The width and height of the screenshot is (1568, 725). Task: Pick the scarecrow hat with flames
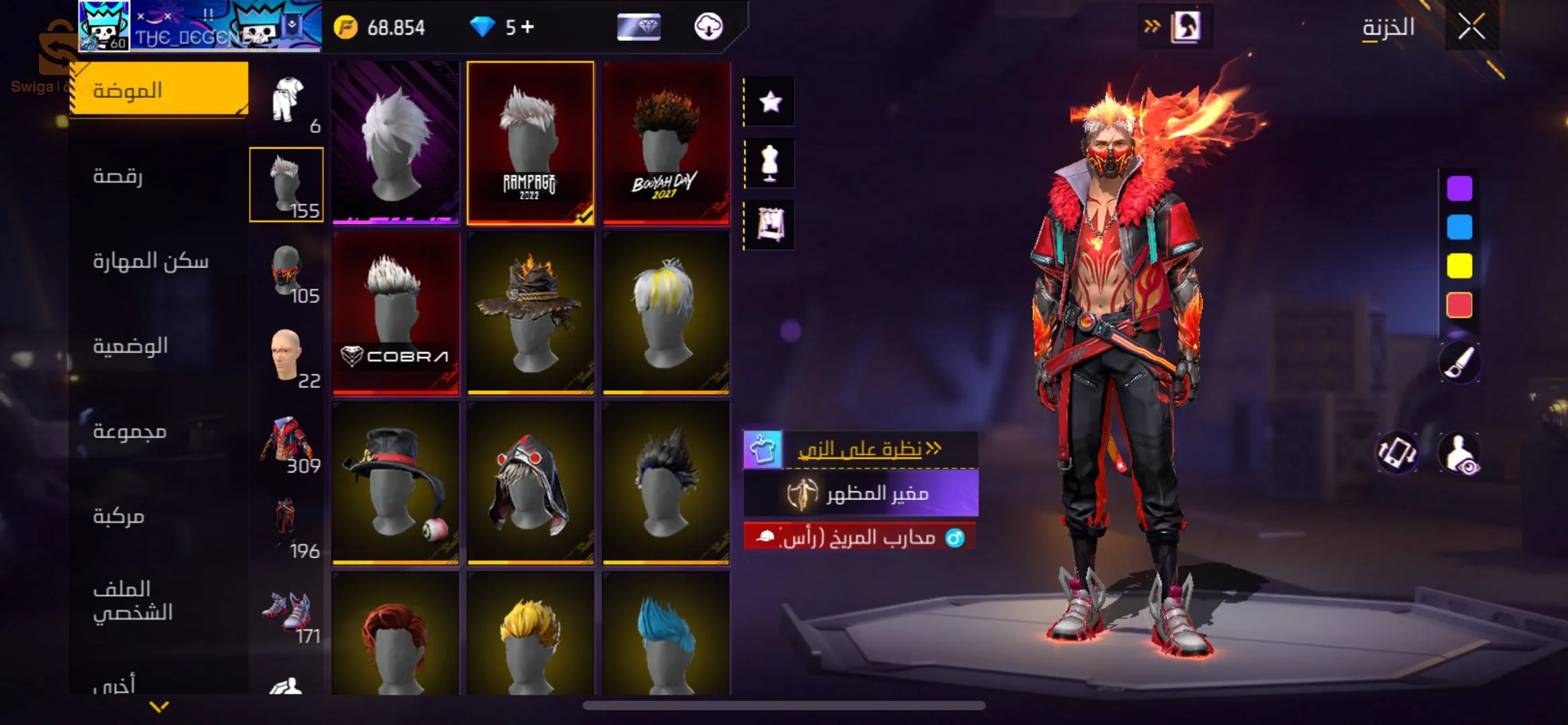[530, 312]
